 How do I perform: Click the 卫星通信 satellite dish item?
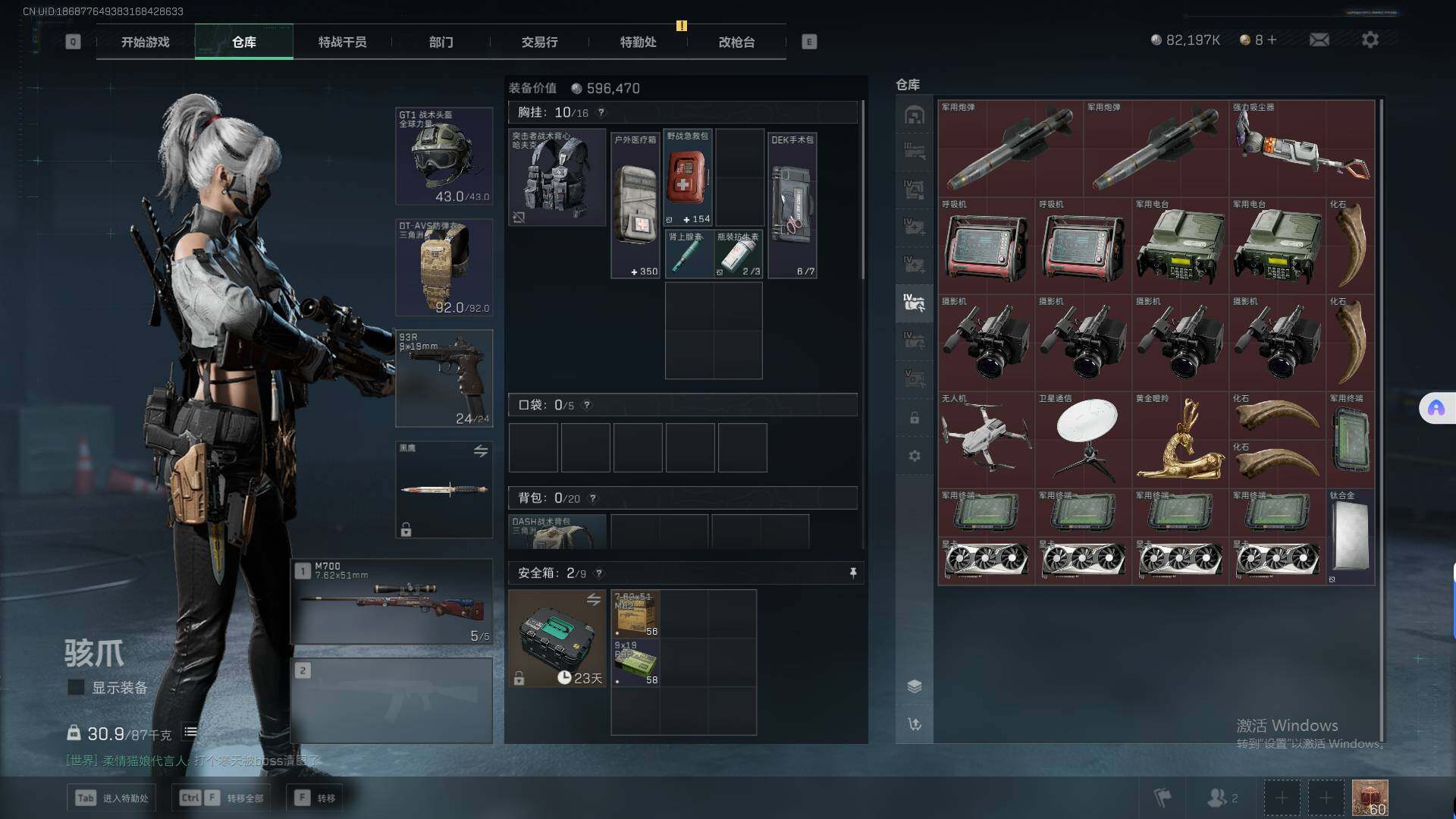point(1083,440)
